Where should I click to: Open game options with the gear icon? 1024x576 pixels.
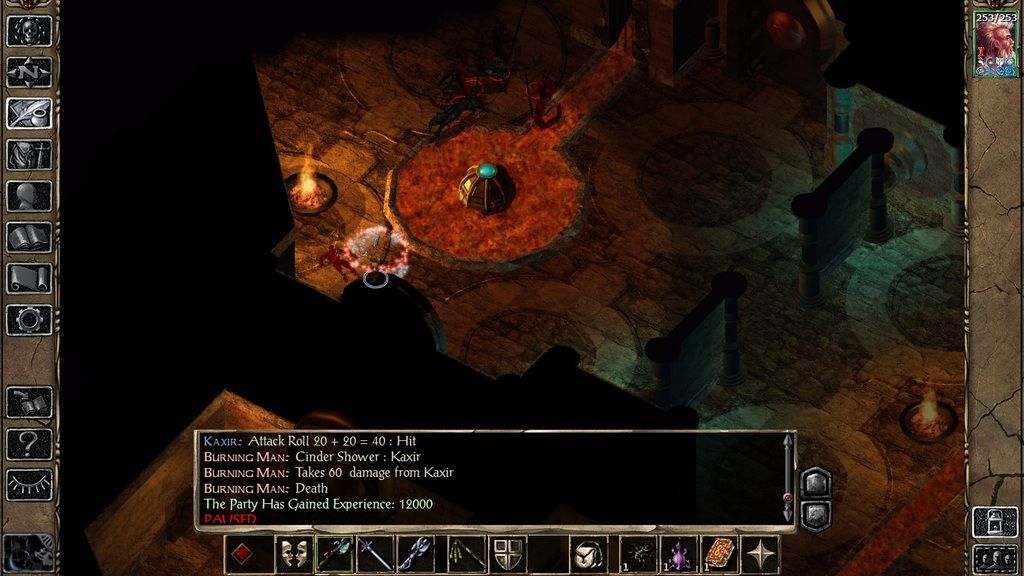[29, 319]
